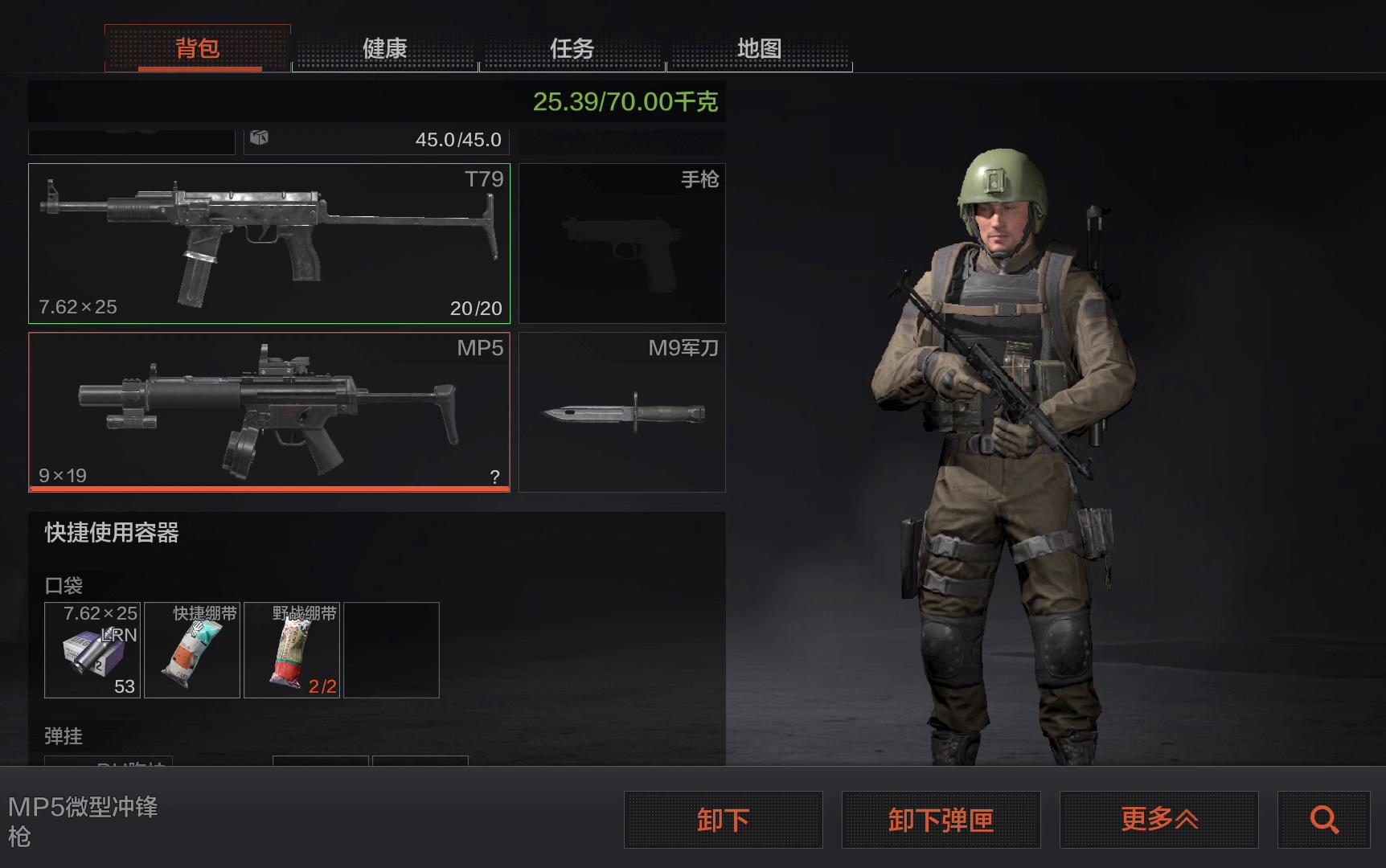Switch to the 任务 tasks tab
1386x868 pixels.
(572, 48)
